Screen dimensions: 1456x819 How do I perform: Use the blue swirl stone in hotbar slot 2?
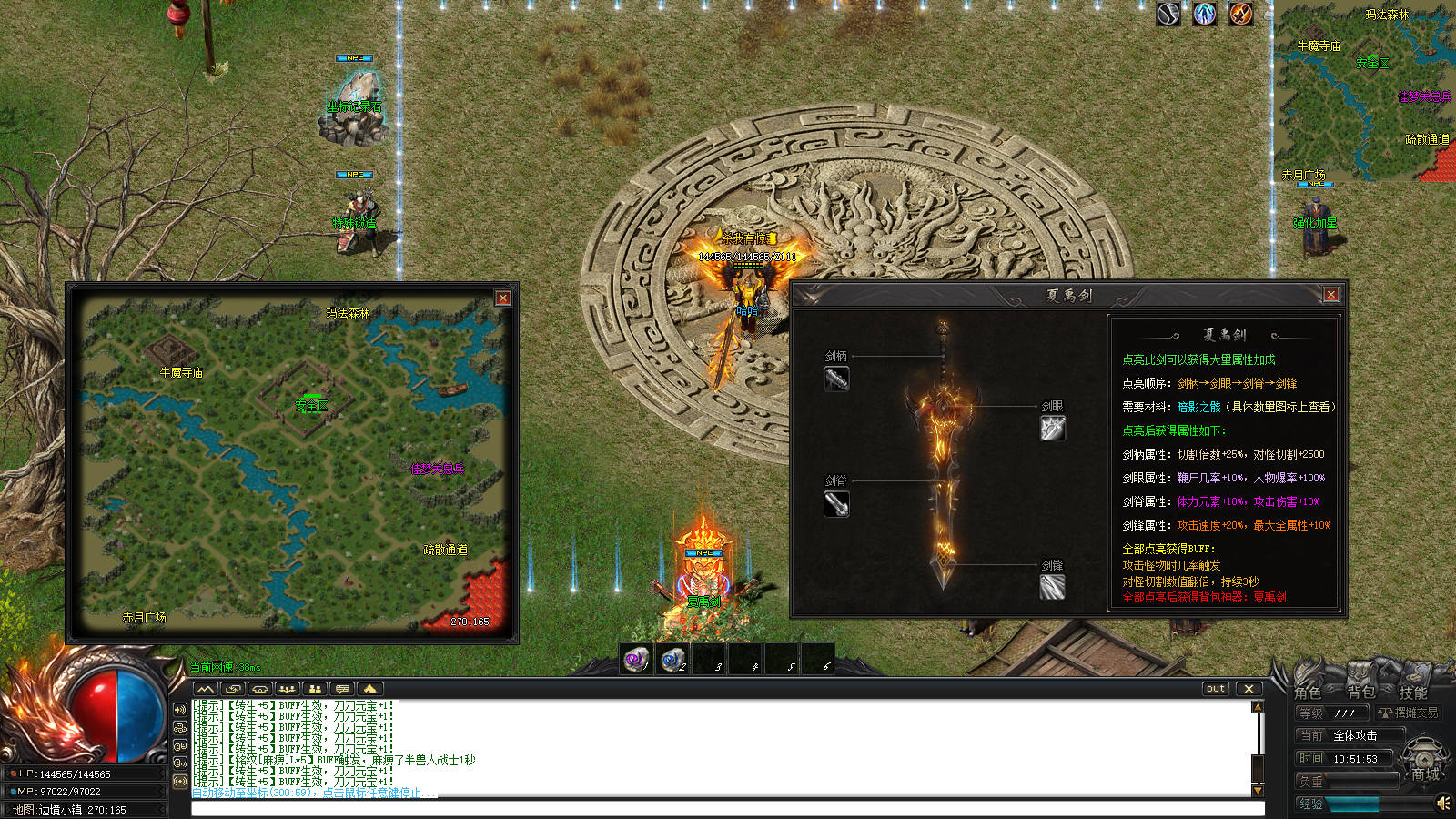672,659
